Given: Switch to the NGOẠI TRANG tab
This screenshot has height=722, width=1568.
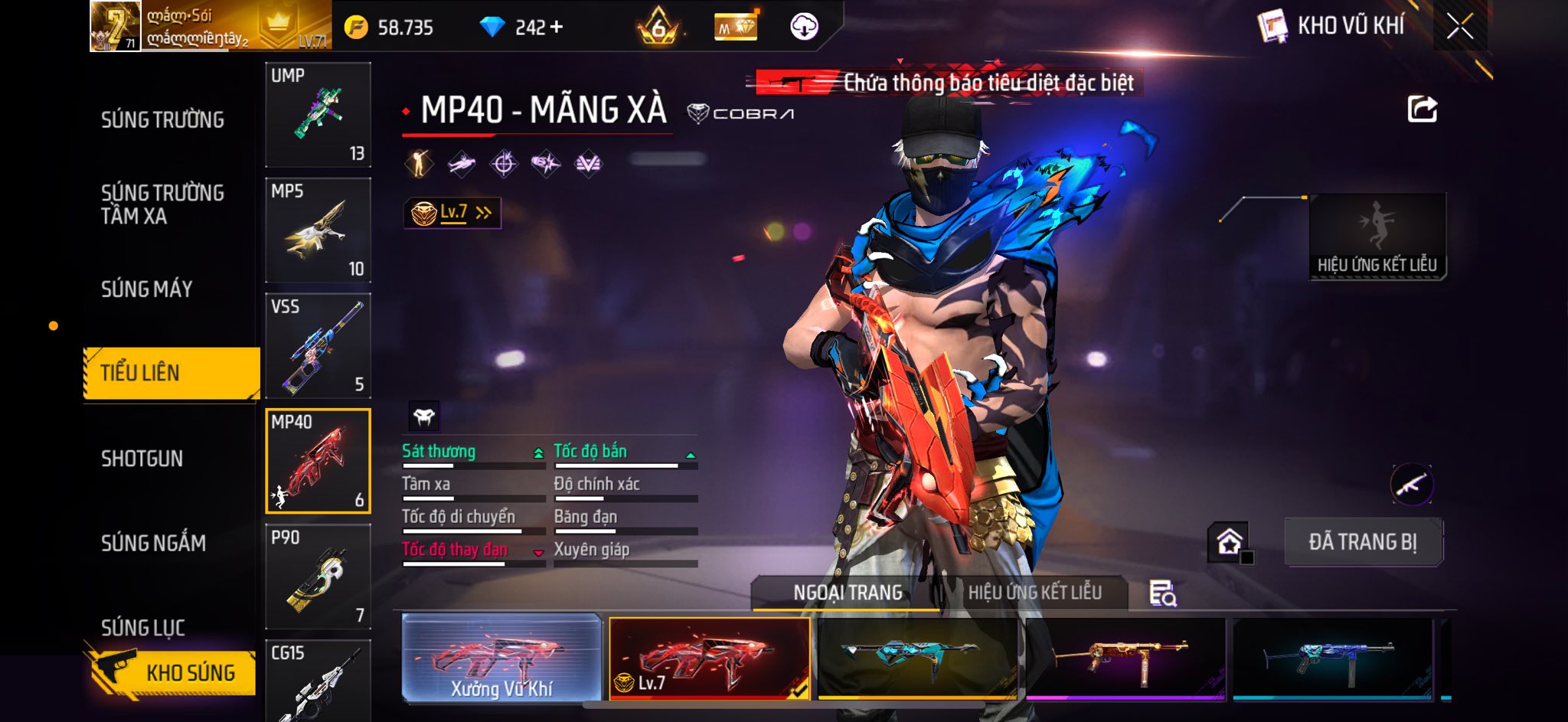Looking at the screenshot, I should click(848, 593).
